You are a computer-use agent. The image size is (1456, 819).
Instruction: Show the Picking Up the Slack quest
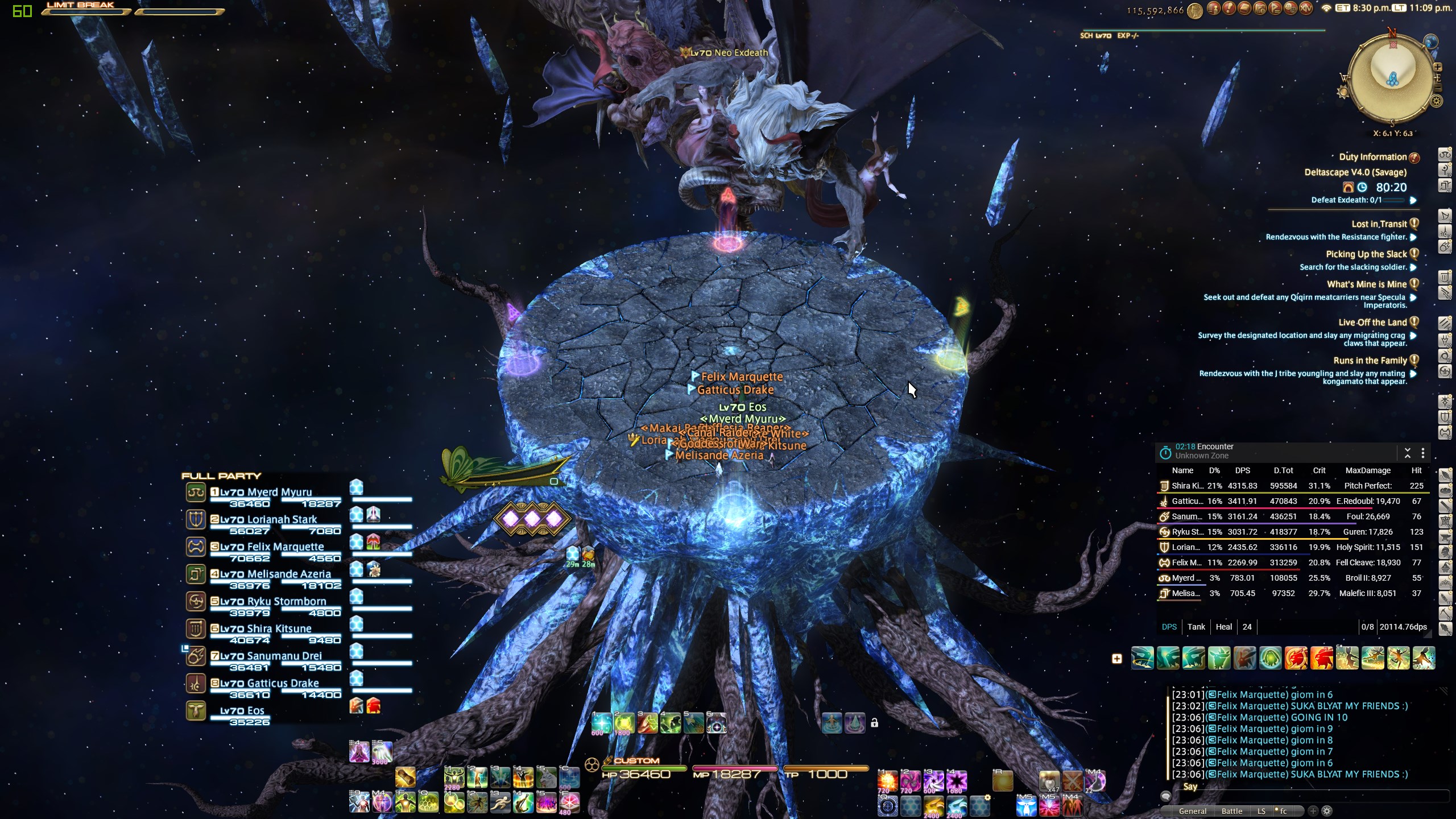[1366, 254]
